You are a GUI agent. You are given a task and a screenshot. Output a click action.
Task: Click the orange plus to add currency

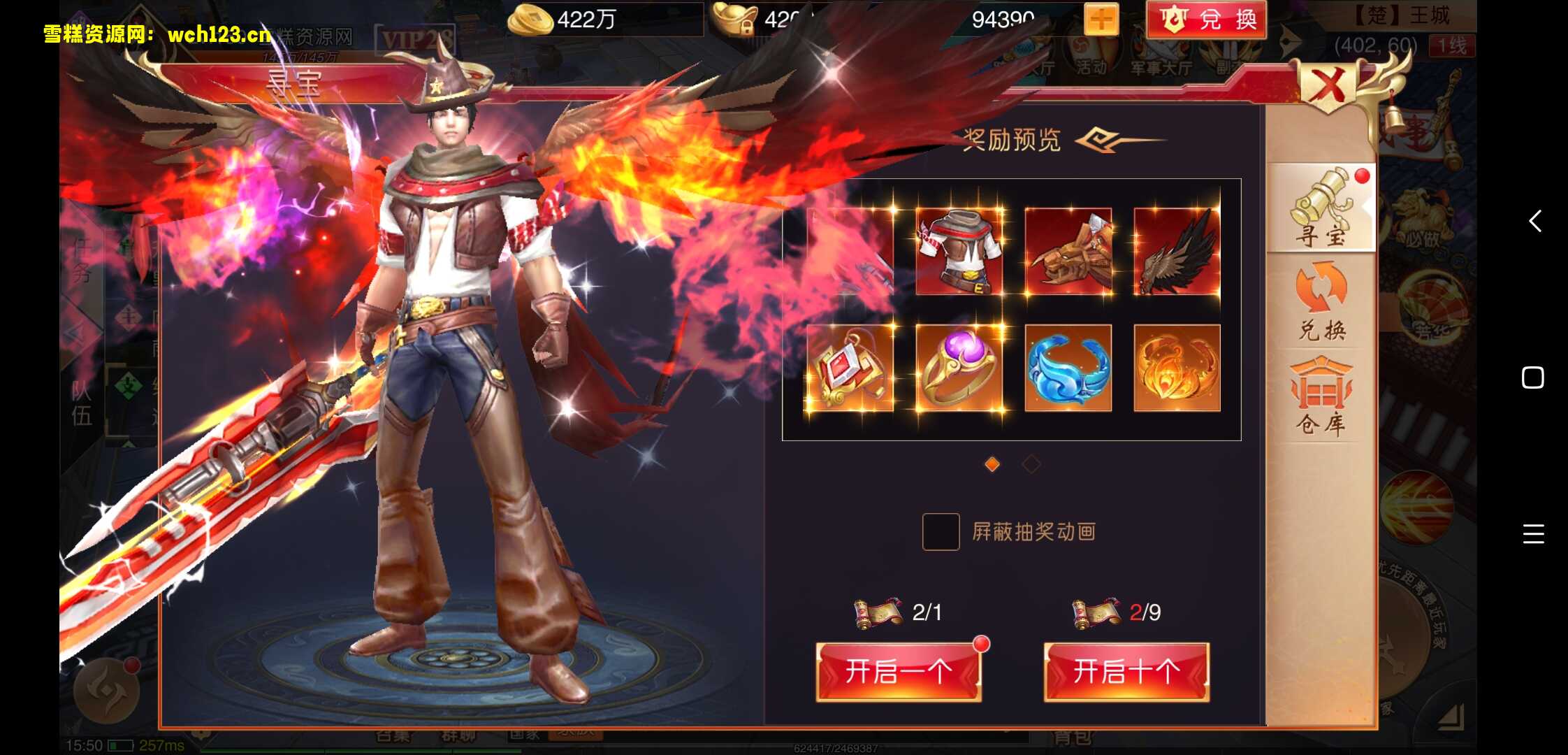(1101, 20)
